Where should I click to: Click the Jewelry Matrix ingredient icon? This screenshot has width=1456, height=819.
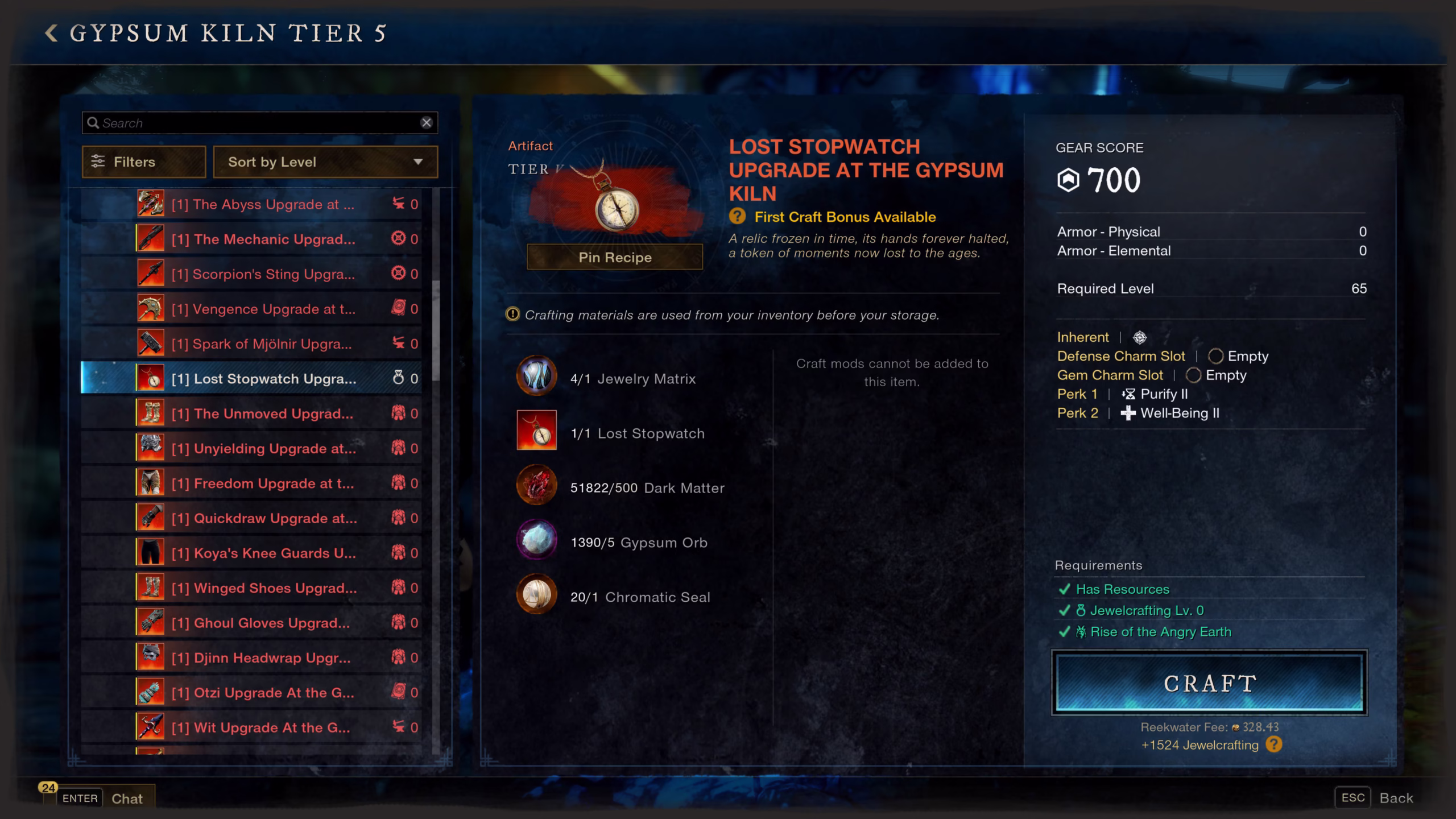click(x=536, y=376)
